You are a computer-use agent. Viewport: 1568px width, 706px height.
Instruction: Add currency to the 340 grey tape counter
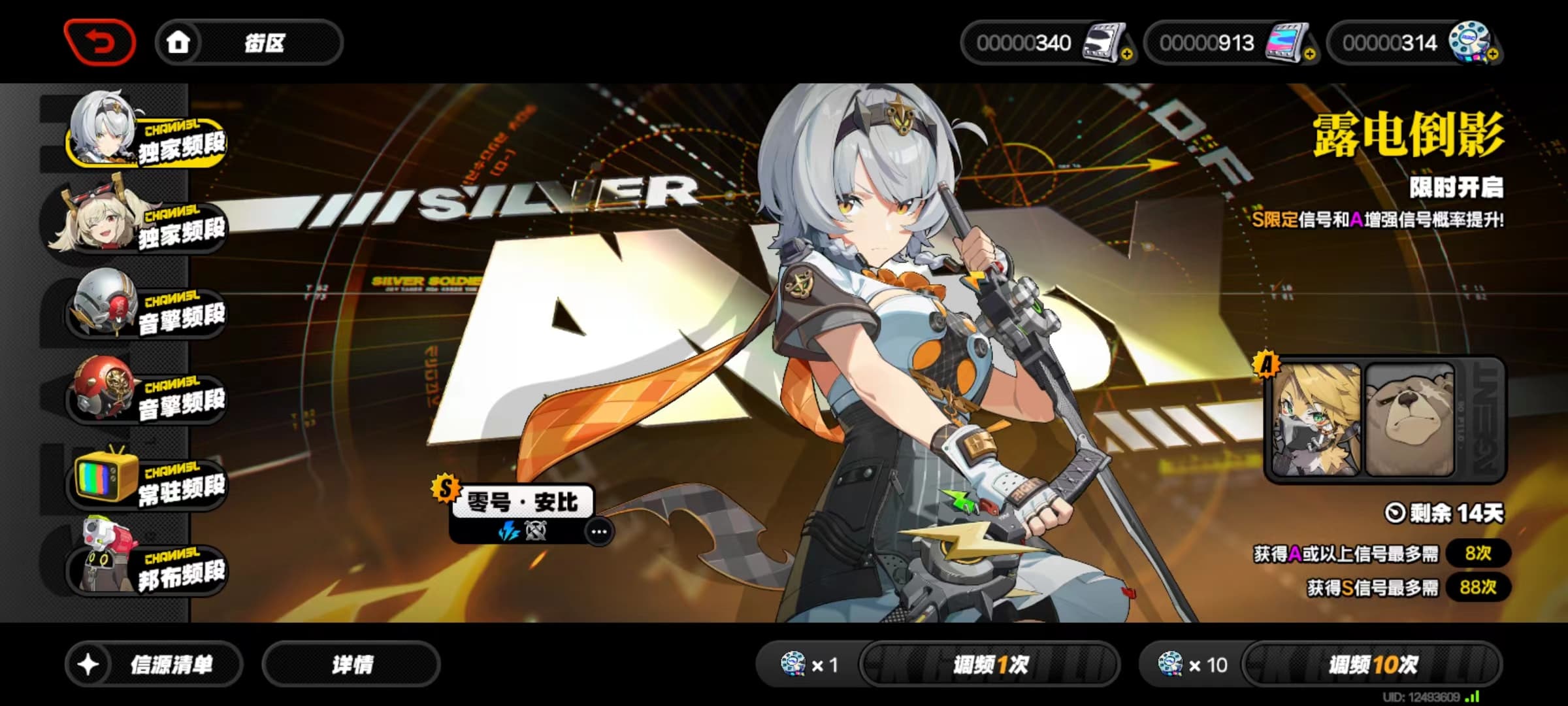(x=1127, y=55)
